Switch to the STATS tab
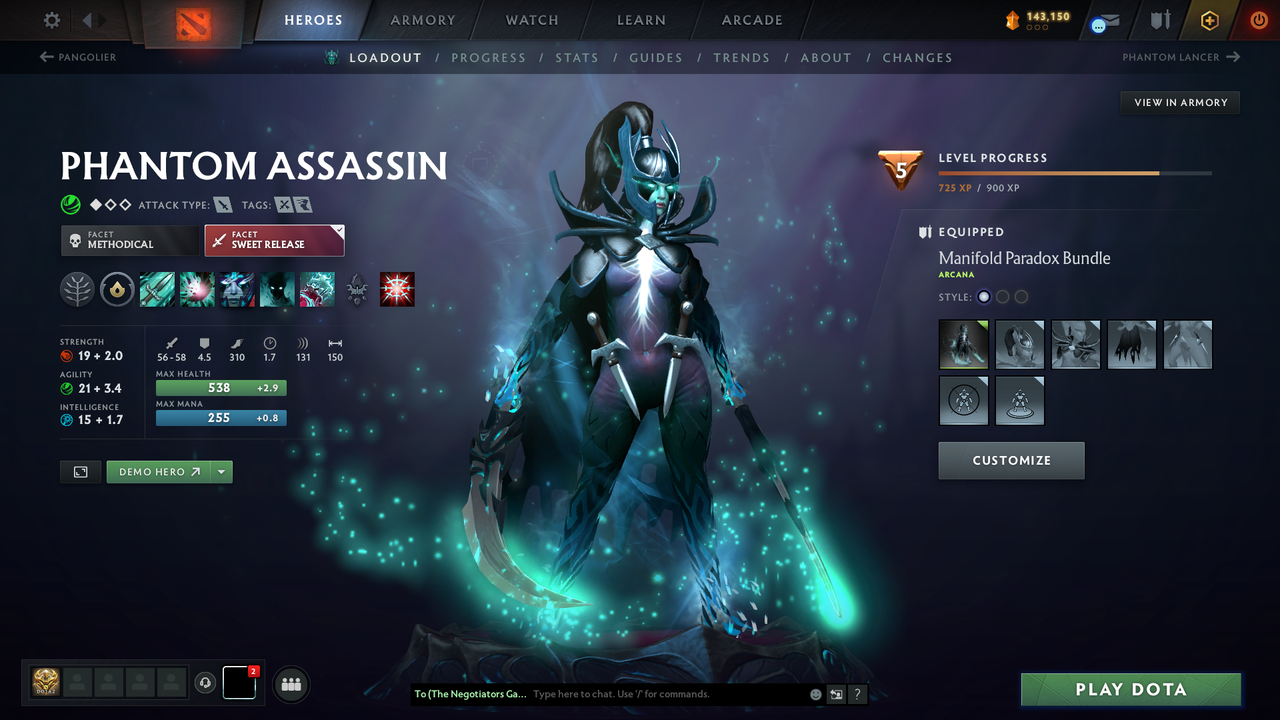1280x720 pixels. tap(577, 57)
